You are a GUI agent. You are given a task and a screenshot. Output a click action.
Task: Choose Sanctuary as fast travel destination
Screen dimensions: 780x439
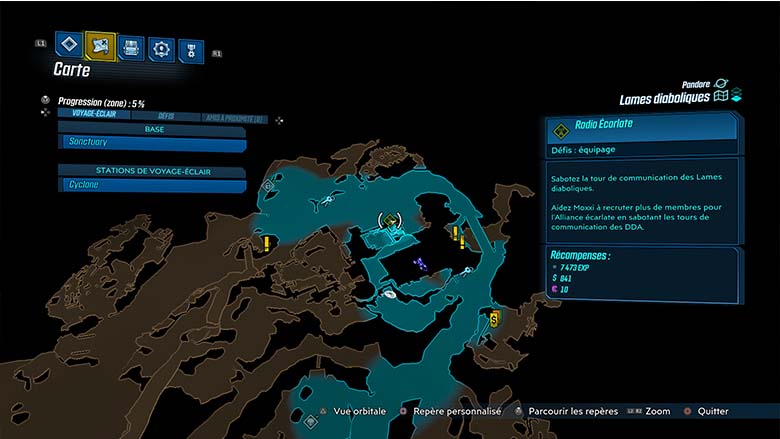tap(152, 143)
